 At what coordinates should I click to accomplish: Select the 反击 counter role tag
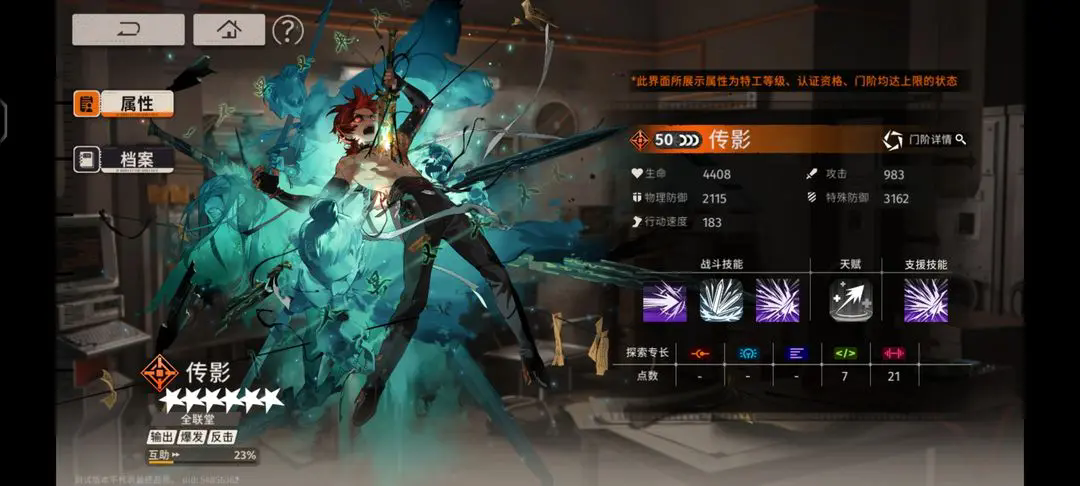click(x=224, y=437)
